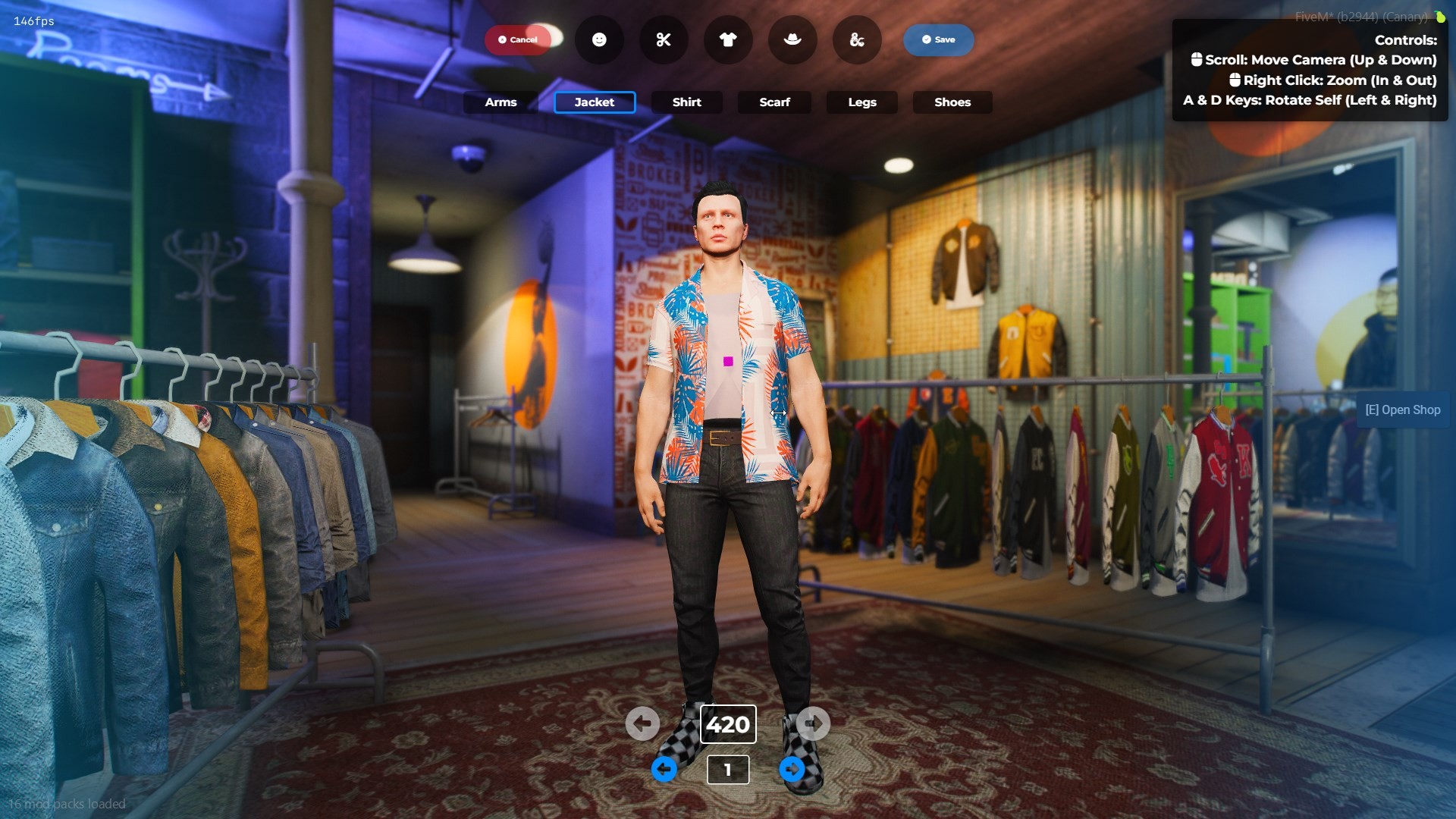Click the X icon in Cancel button
1456x819 pixels.
[x=500, y=39]
